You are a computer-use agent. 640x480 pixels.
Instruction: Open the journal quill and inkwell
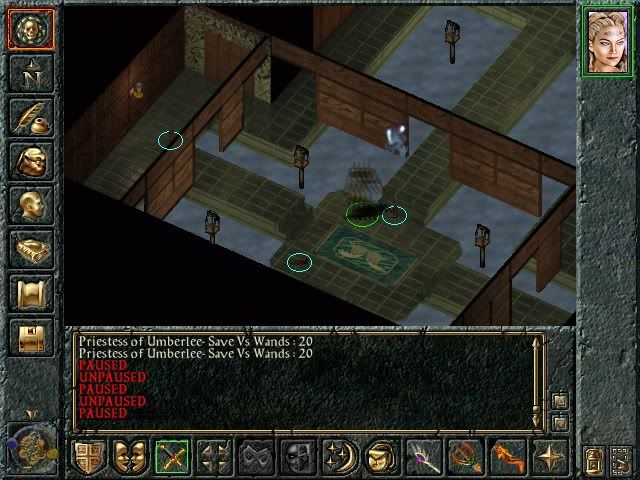(30, 117)
